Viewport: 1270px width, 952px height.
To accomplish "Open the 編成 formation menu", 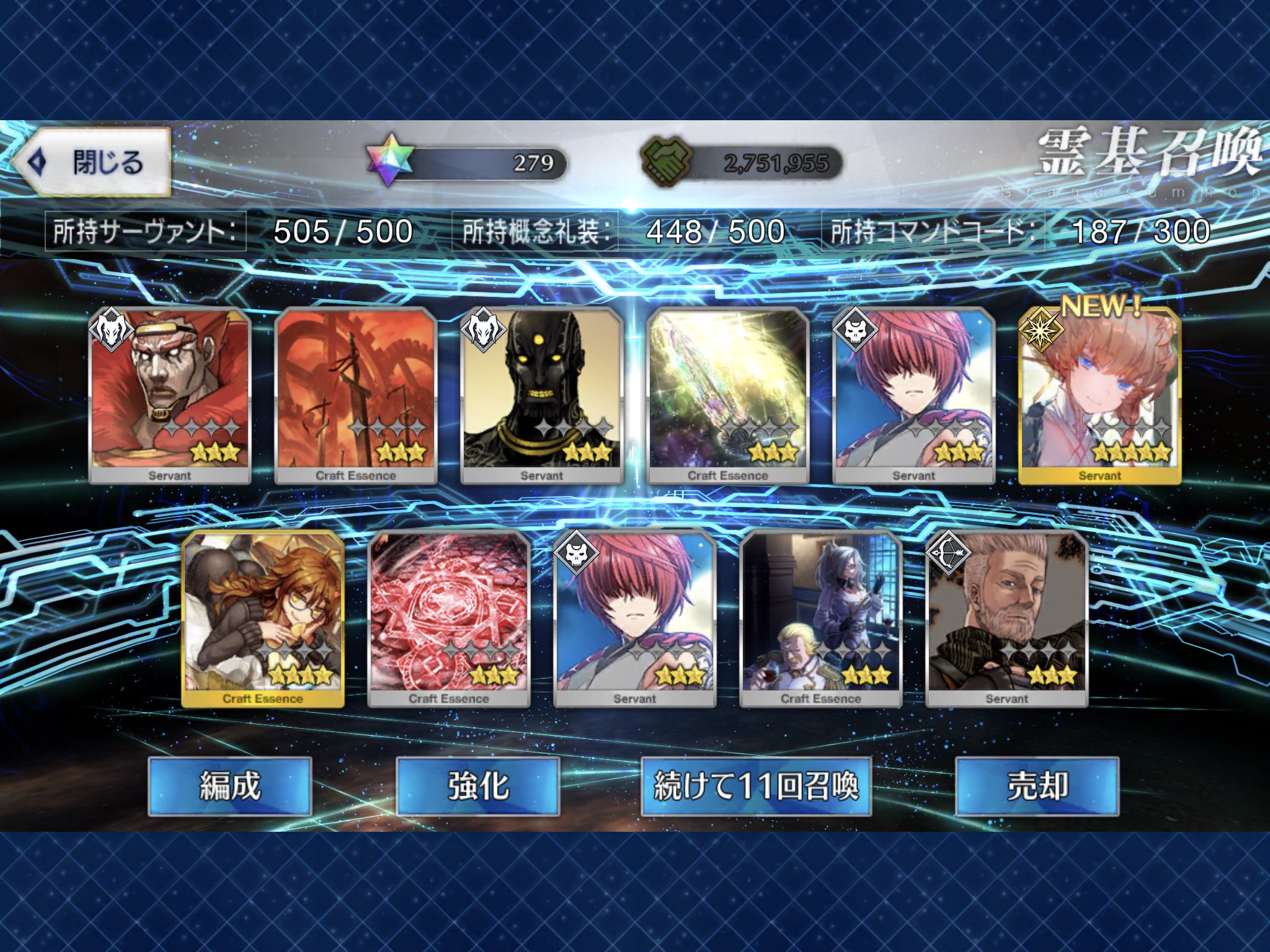I will (x=230, y=786).
